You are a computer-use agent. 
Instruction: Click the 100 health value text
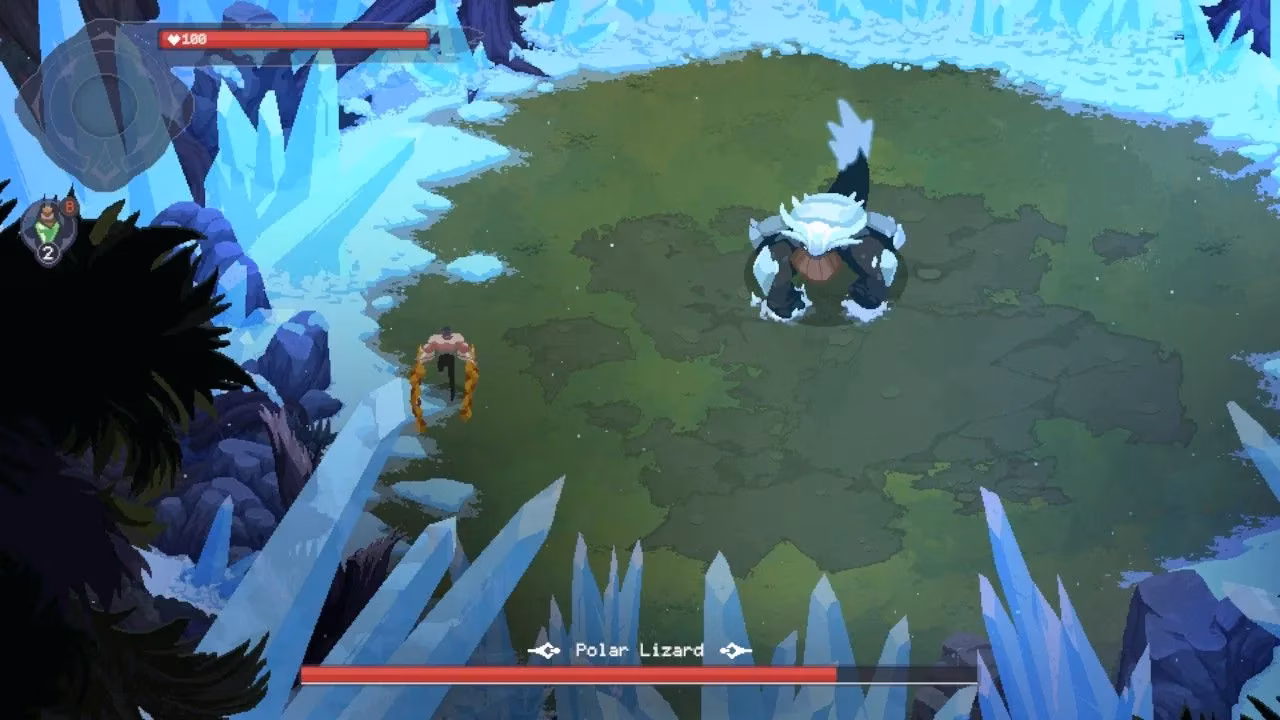(196, 40)
